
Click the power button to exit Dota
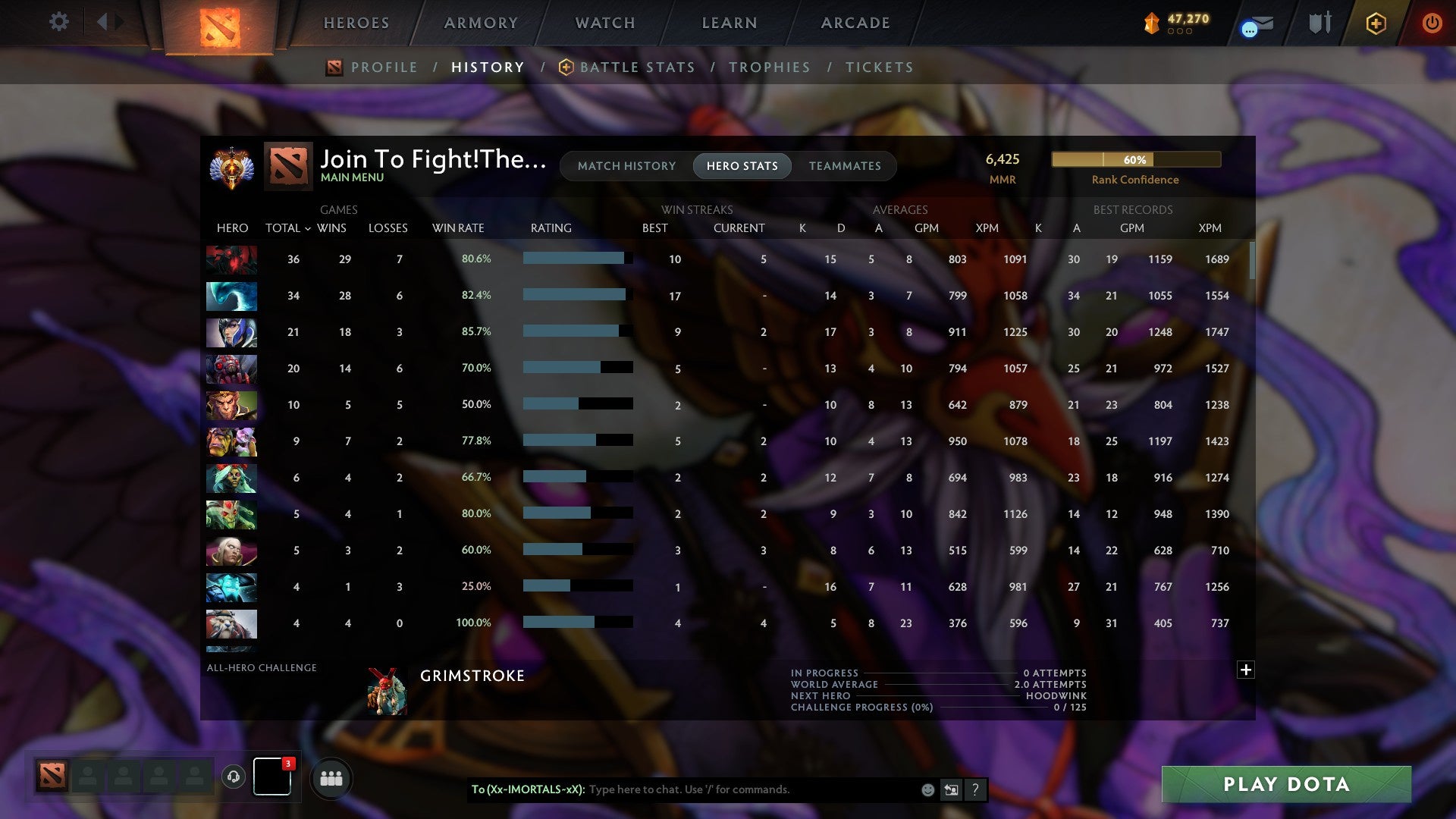[x=1432, y=23]
